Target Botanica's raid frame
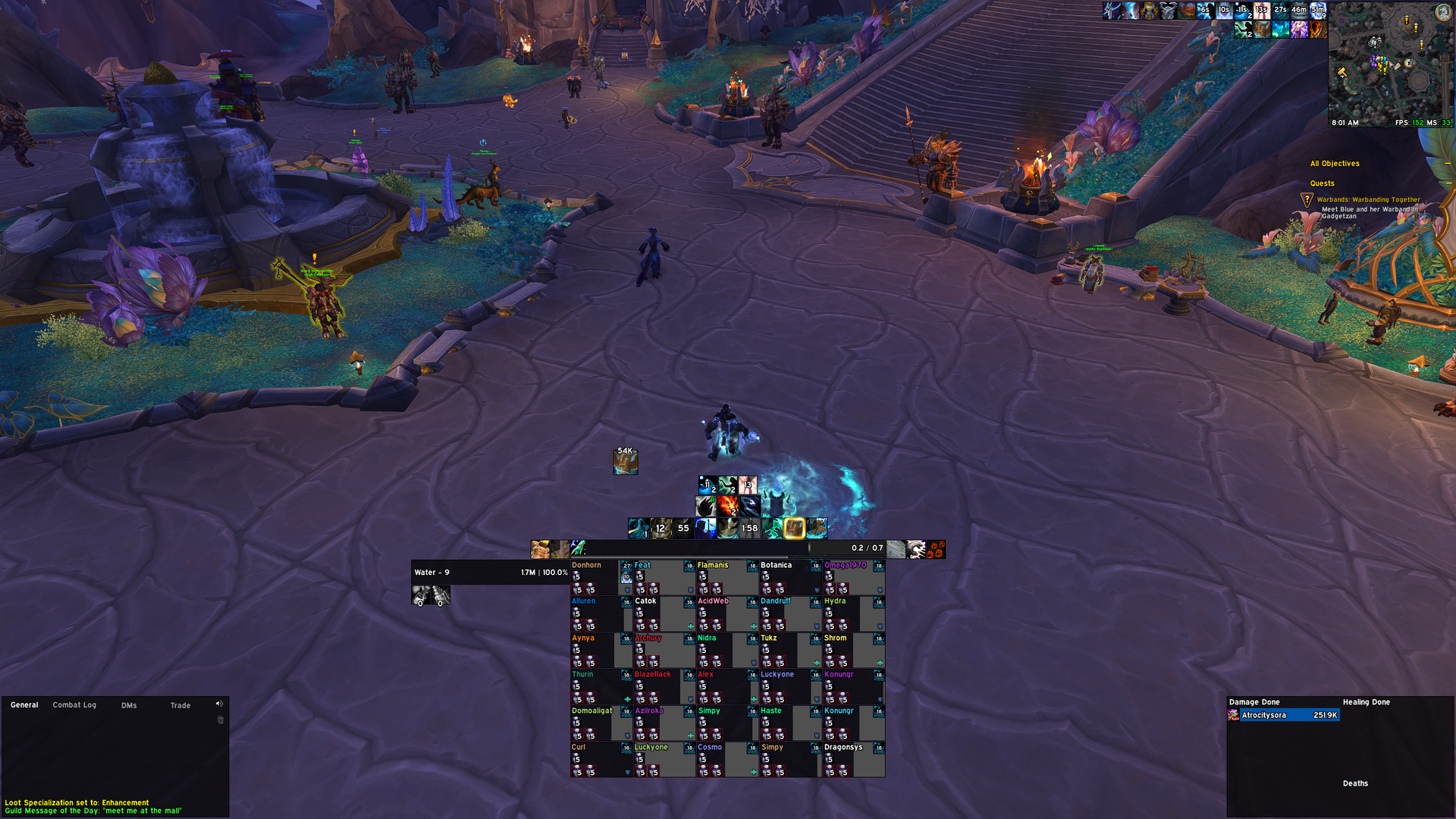The width and height of the screenshot is (1456, 819). point(785,578)
